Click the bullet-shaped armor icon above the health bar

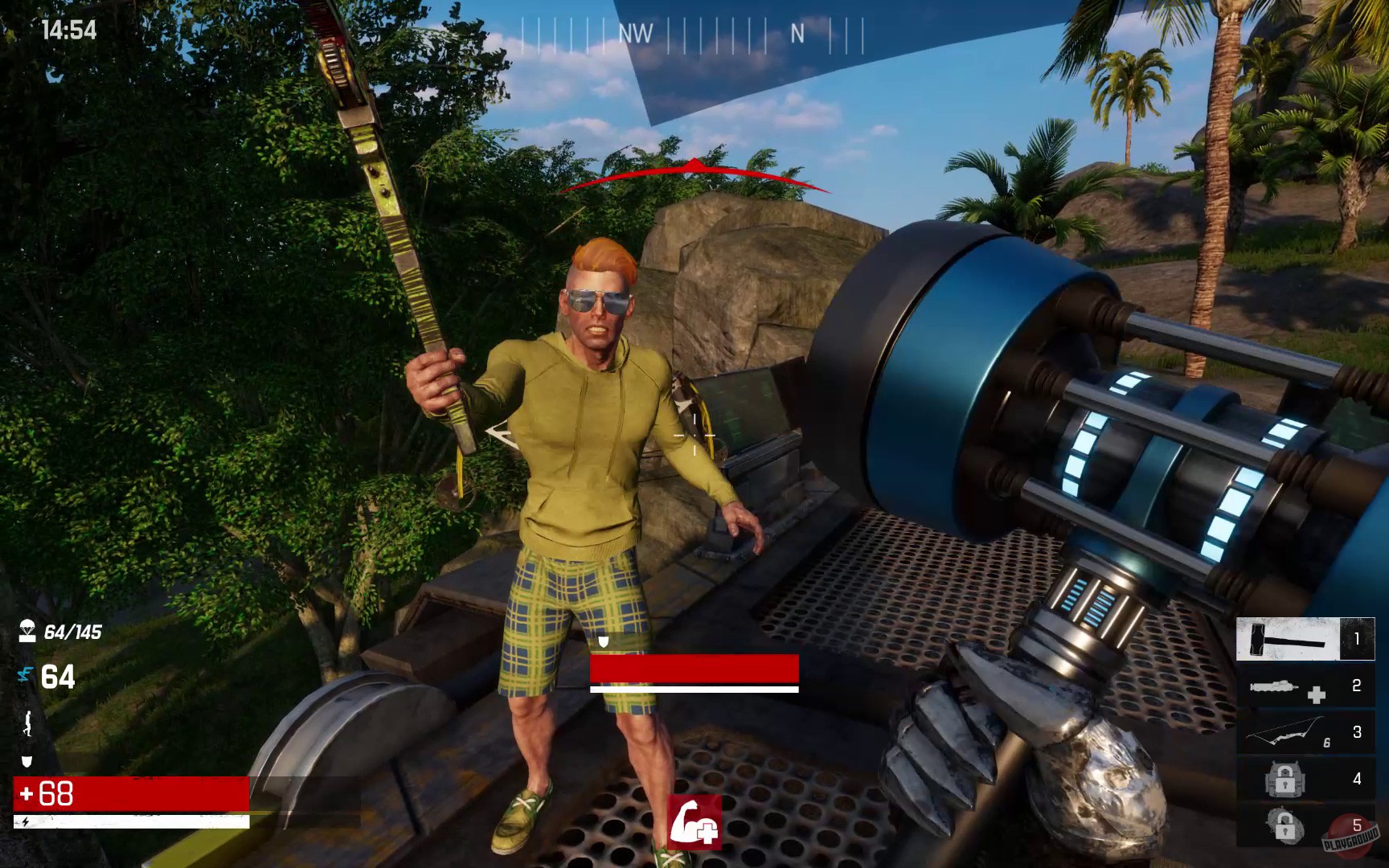click(27, 762)
